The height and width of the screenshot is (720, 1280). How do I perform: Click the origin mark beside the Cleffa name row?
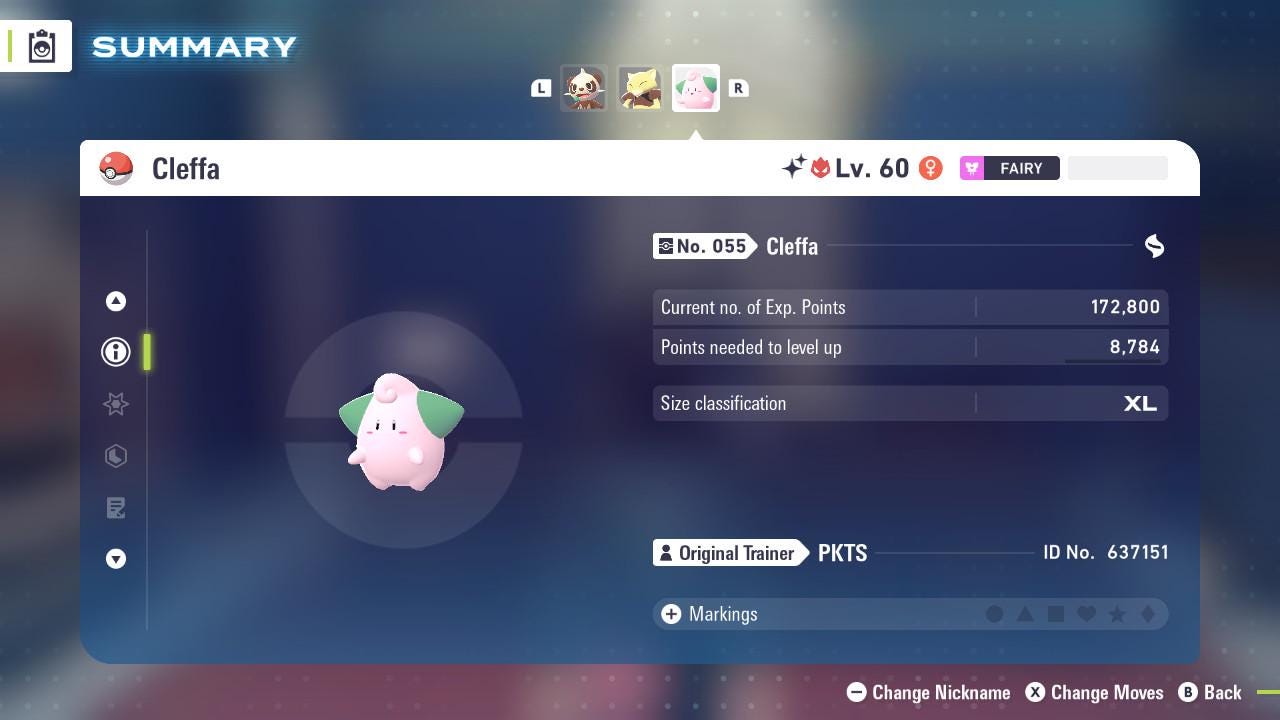tap(1153, 246)
